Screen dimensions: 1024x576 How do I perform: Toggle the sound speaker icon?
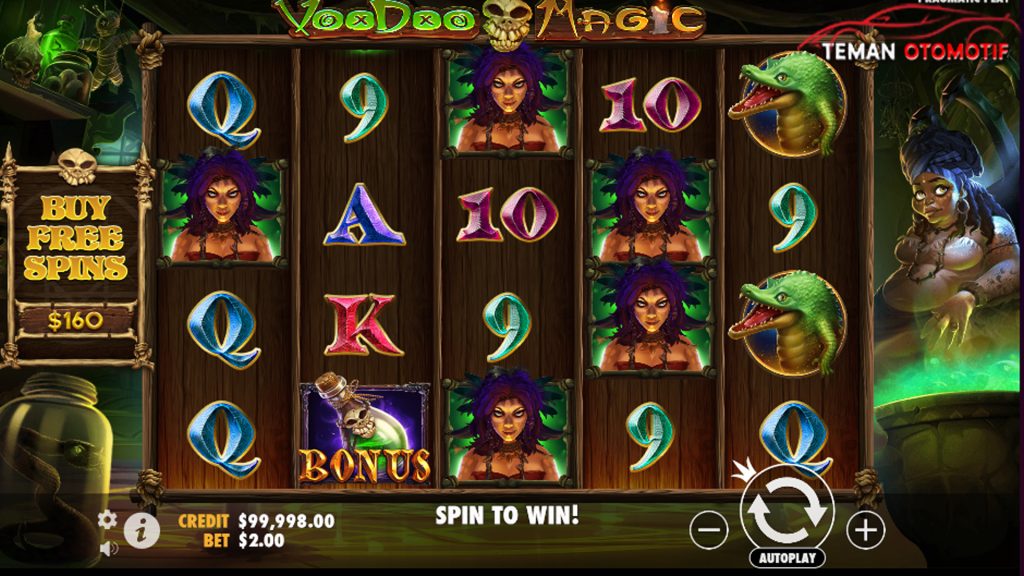(x=107, y=548)
